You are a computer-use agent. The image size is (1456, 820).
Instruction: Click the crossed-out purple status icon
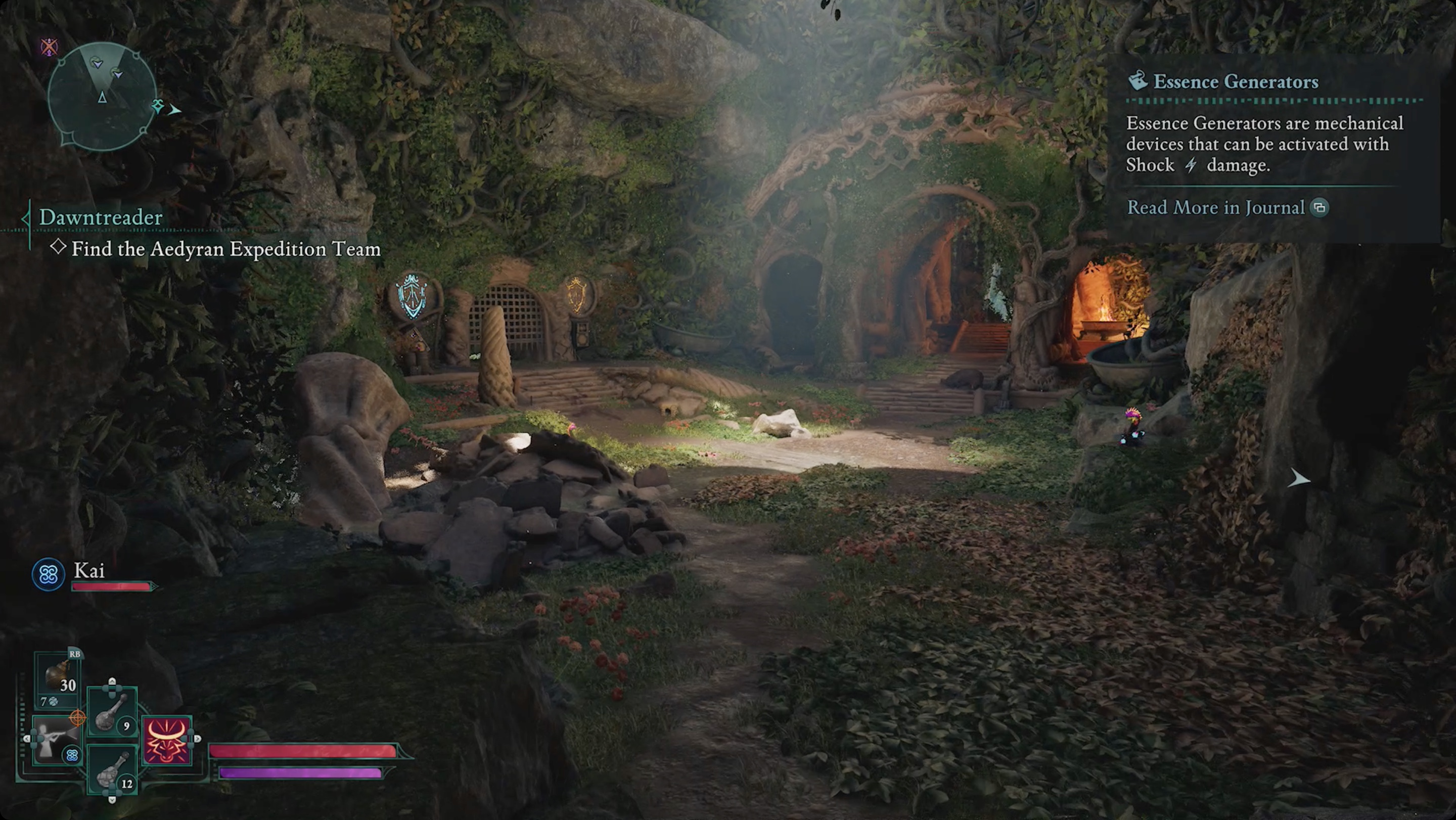[x=49, y=47]
